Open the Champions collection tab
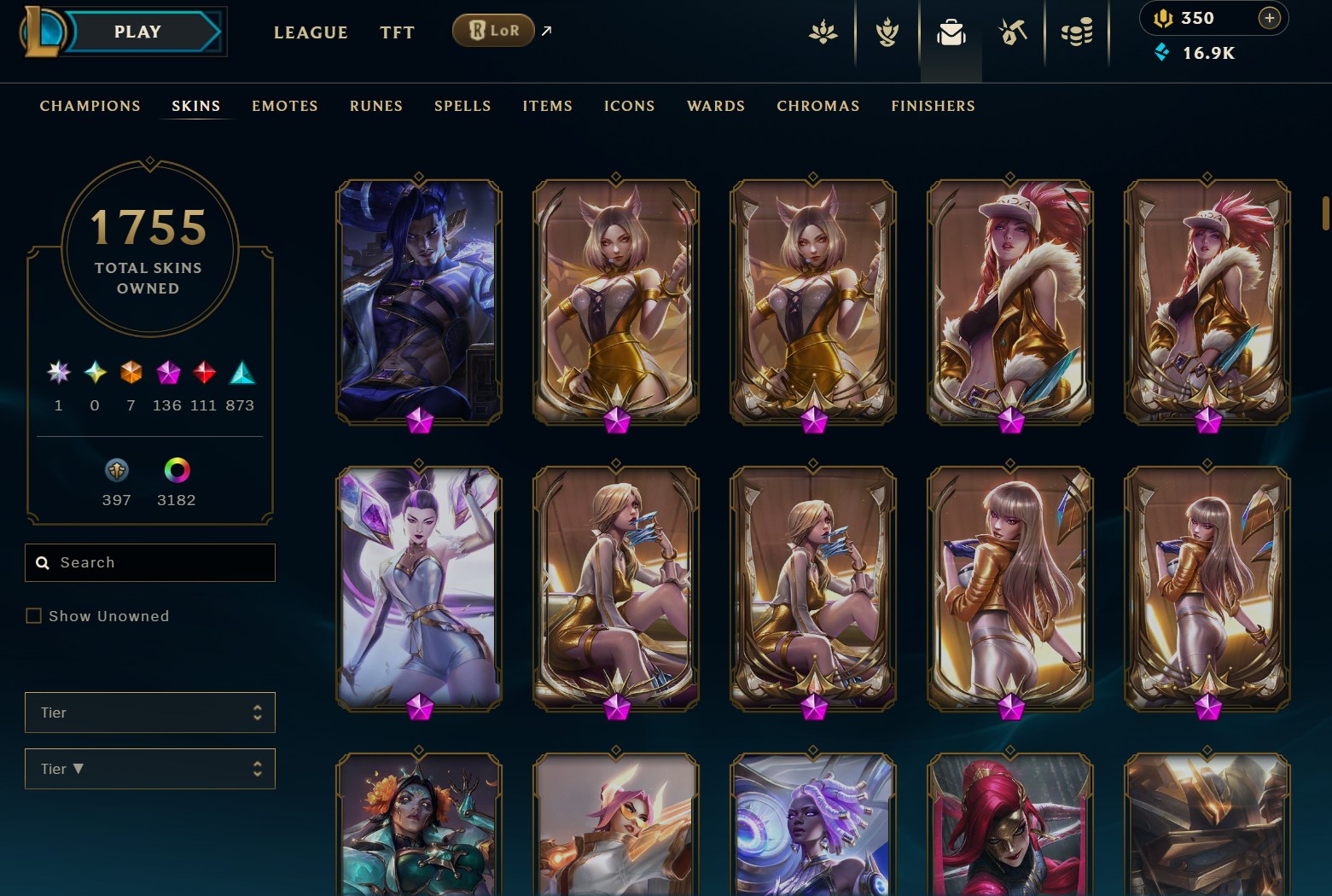The width and height of the screenshot is (1332, 896). pyautogui.click(x=90, y=106)
